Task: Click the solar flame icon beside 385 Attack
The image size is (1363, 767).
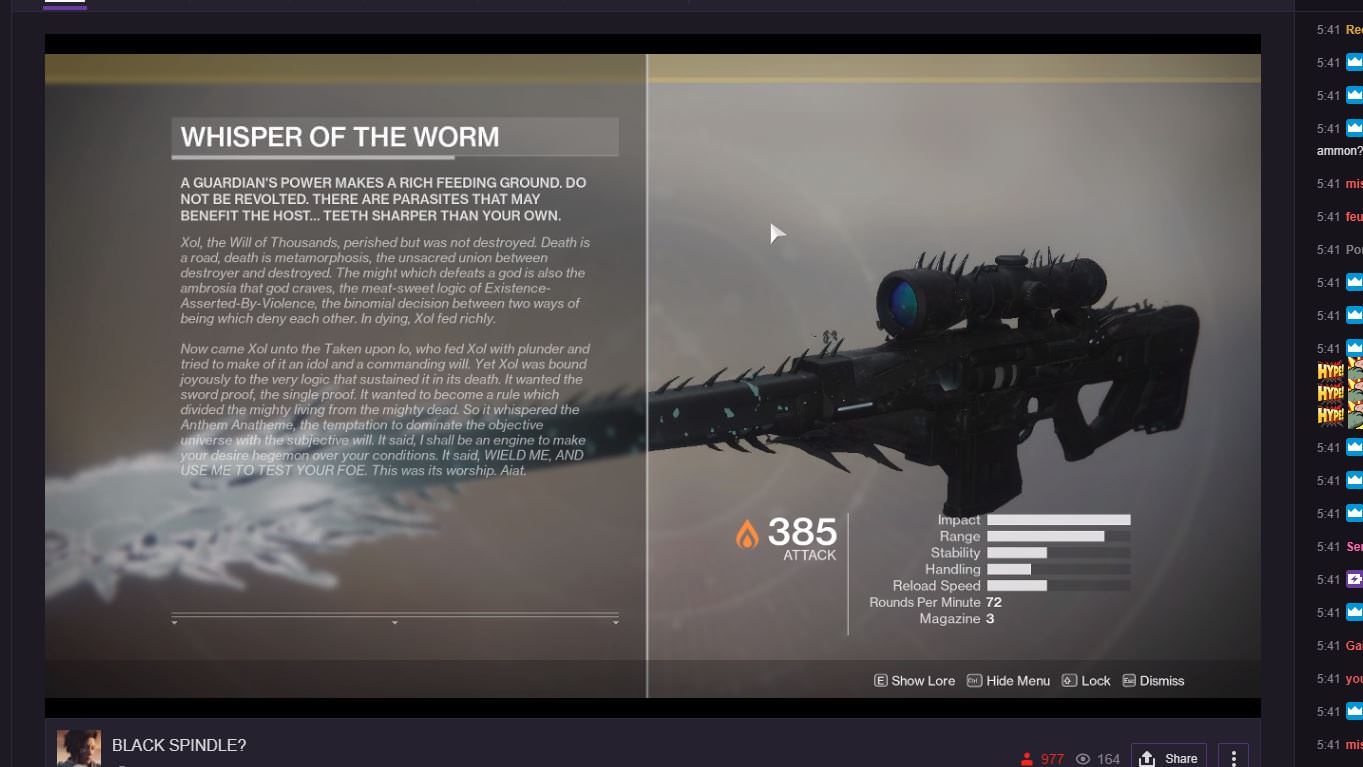Action: 748,536
